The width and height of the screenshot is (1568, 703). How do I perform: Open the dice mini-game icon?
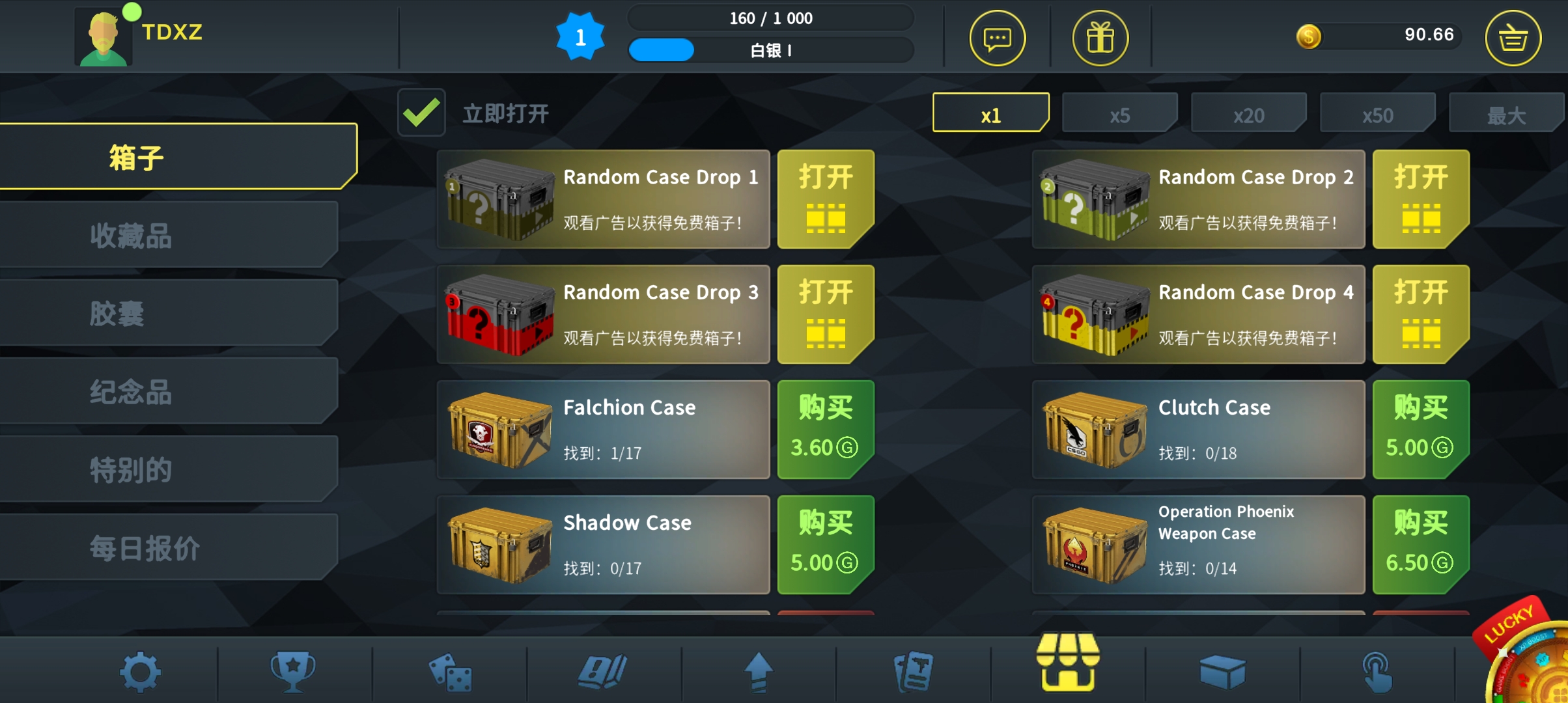tap(449, 672)
